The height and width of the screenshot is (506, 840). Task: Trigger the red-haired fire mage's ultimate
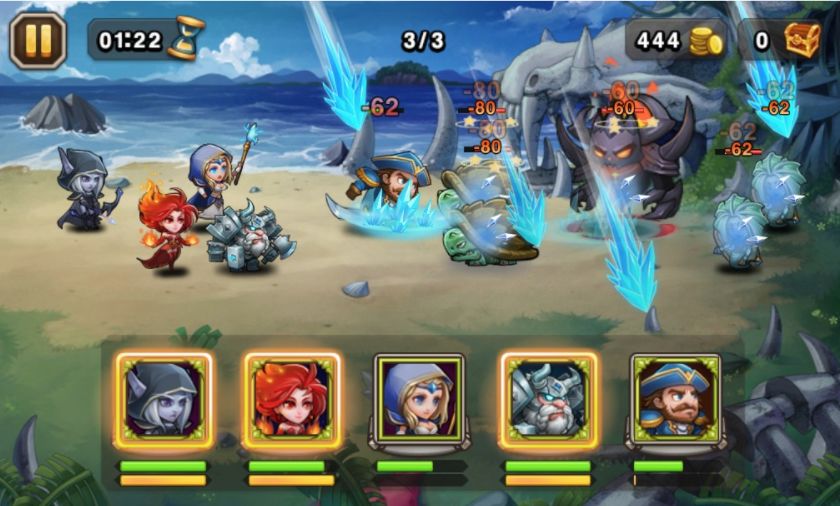(x=292, y=398)
